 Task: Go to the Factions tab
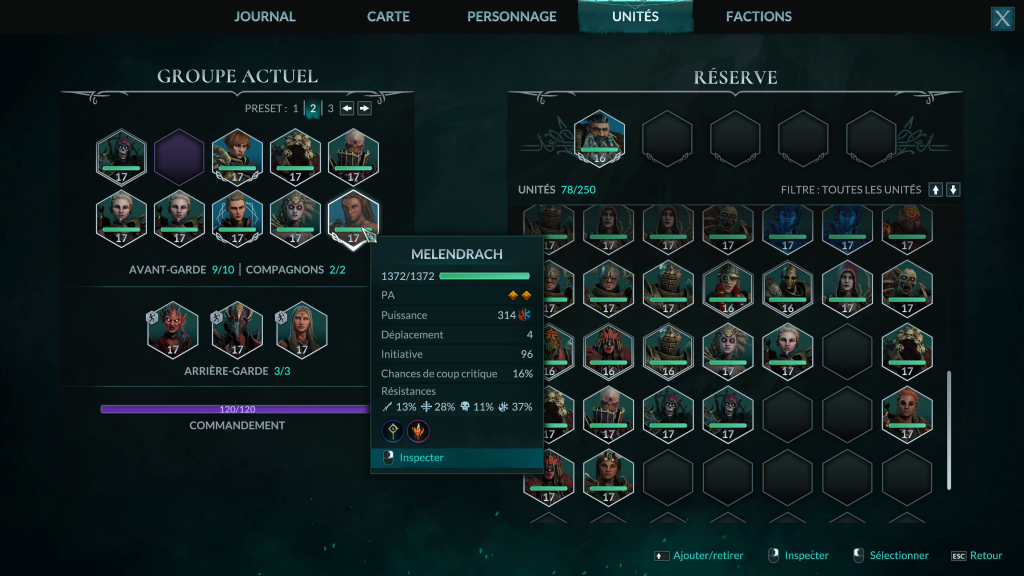click(x=758, y=17)
